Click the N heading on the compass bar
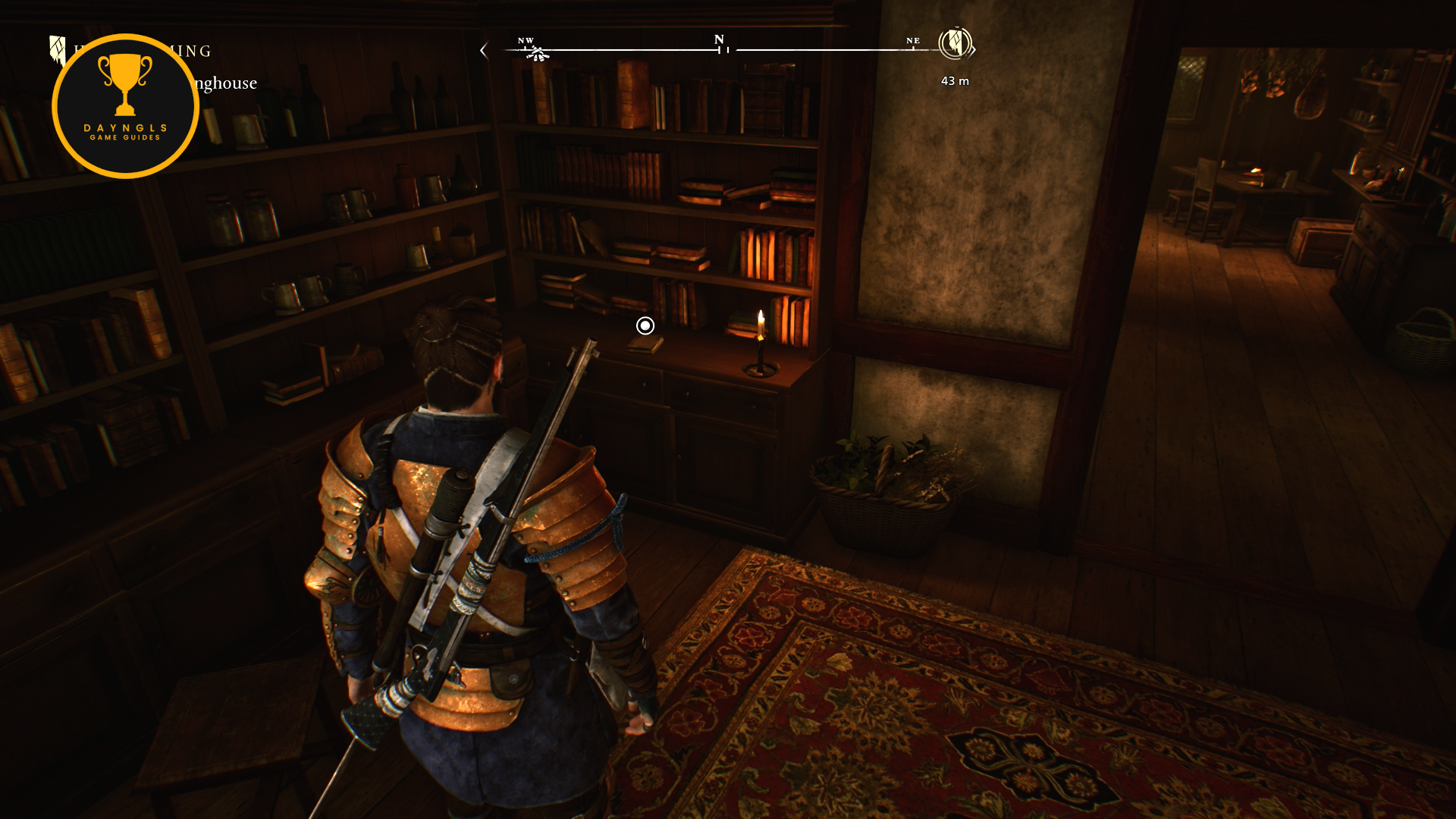Screen dimensions: 1456x819 [x=719, y=39]
